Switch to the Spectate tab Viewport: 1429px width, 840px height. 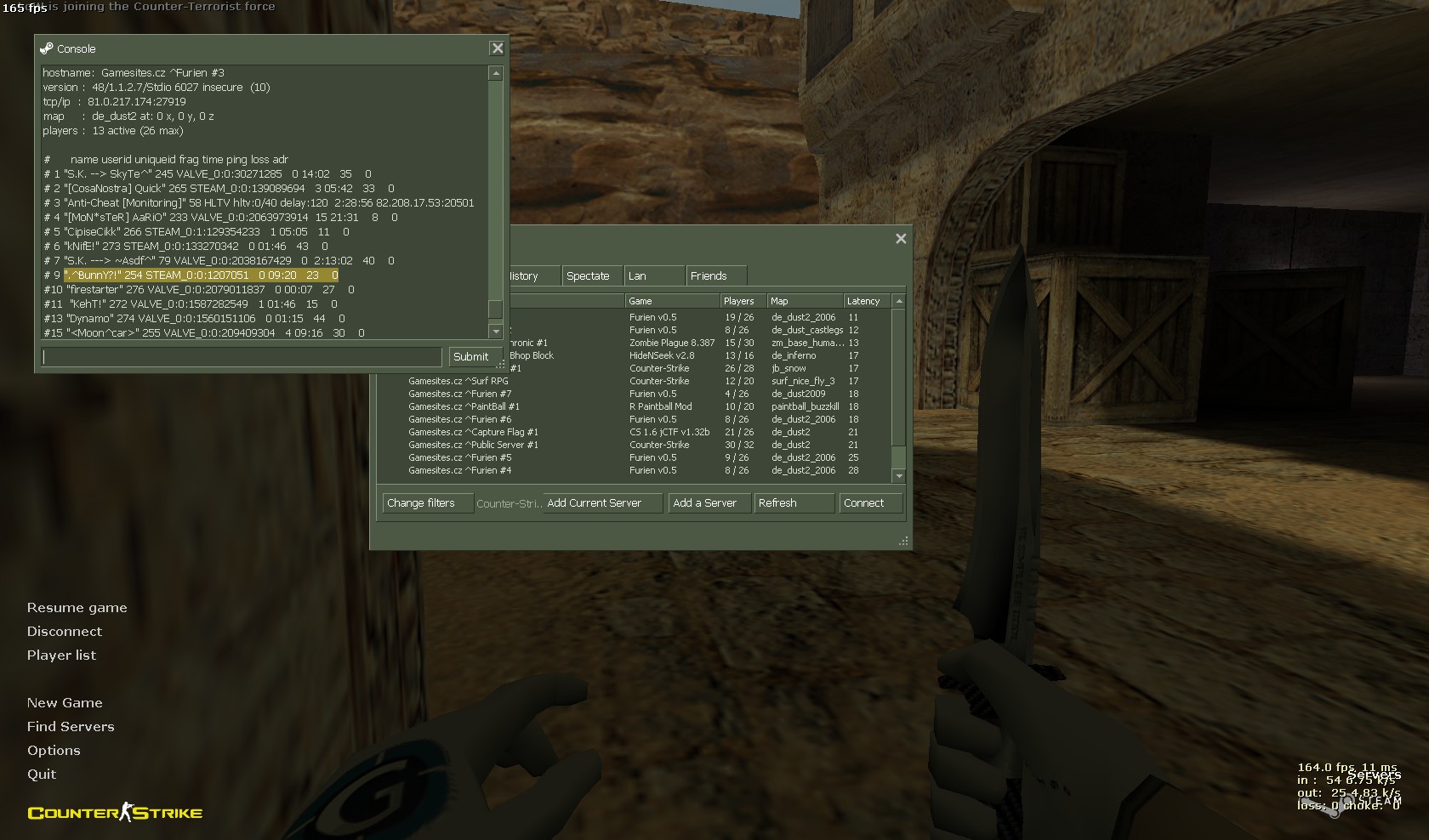point(588,276)
